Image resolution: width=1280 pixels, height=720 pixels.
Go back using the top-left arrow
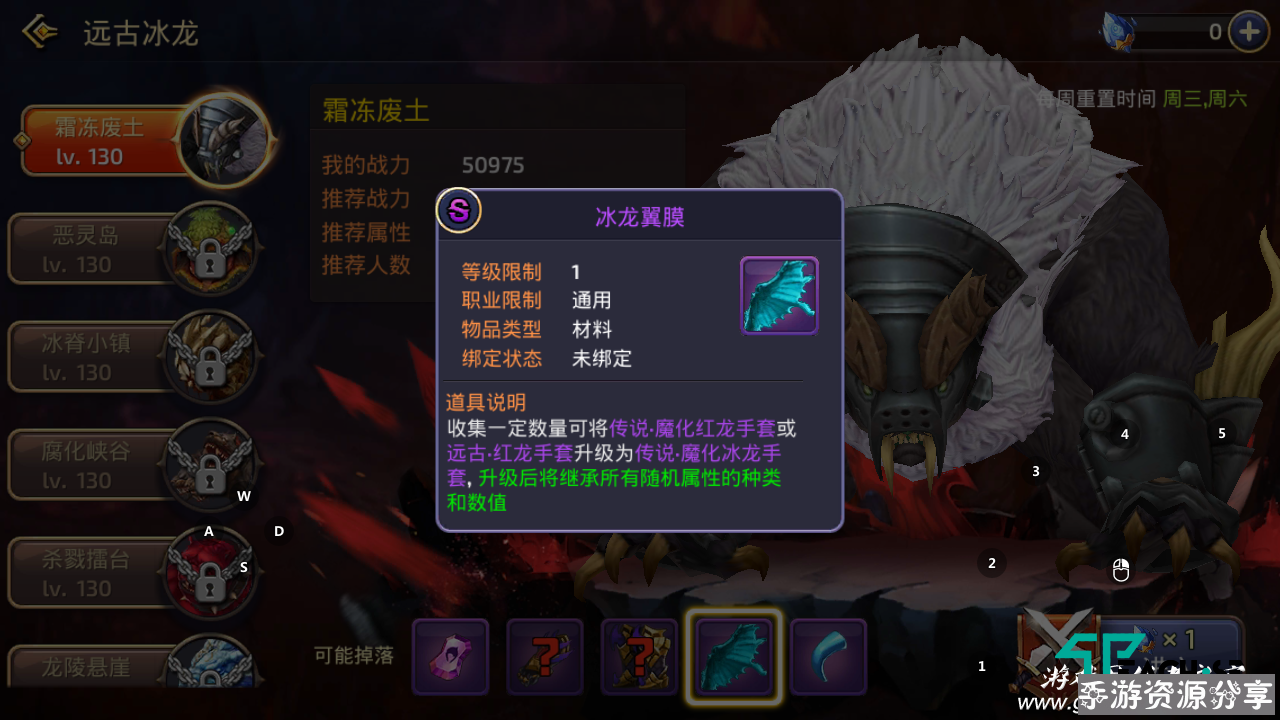point(40,33)
